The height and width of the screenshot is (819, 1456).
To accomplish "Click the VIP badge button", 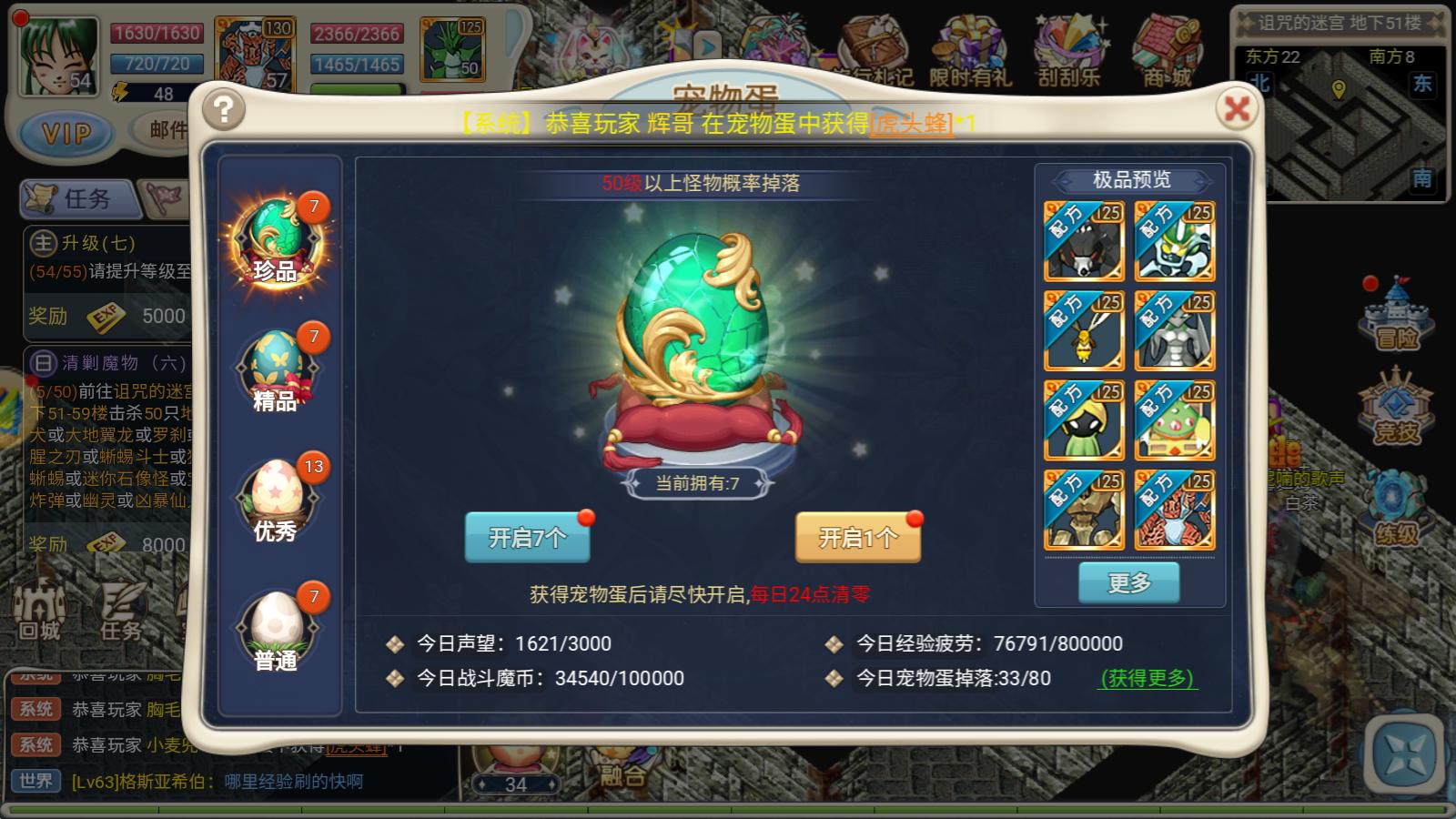I will click(x=65, y=134).
